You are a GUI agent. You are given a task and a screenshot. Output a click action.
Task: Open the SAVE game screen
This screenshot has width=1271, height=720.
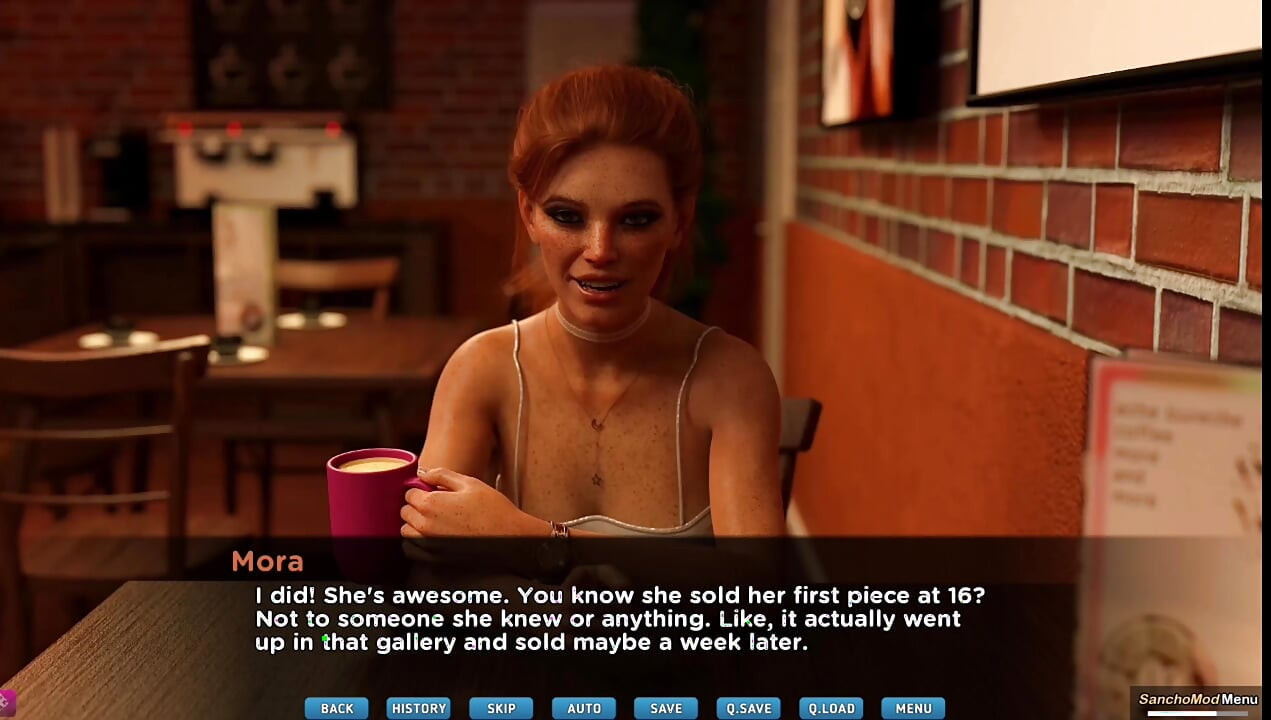(x=666, y=708)
